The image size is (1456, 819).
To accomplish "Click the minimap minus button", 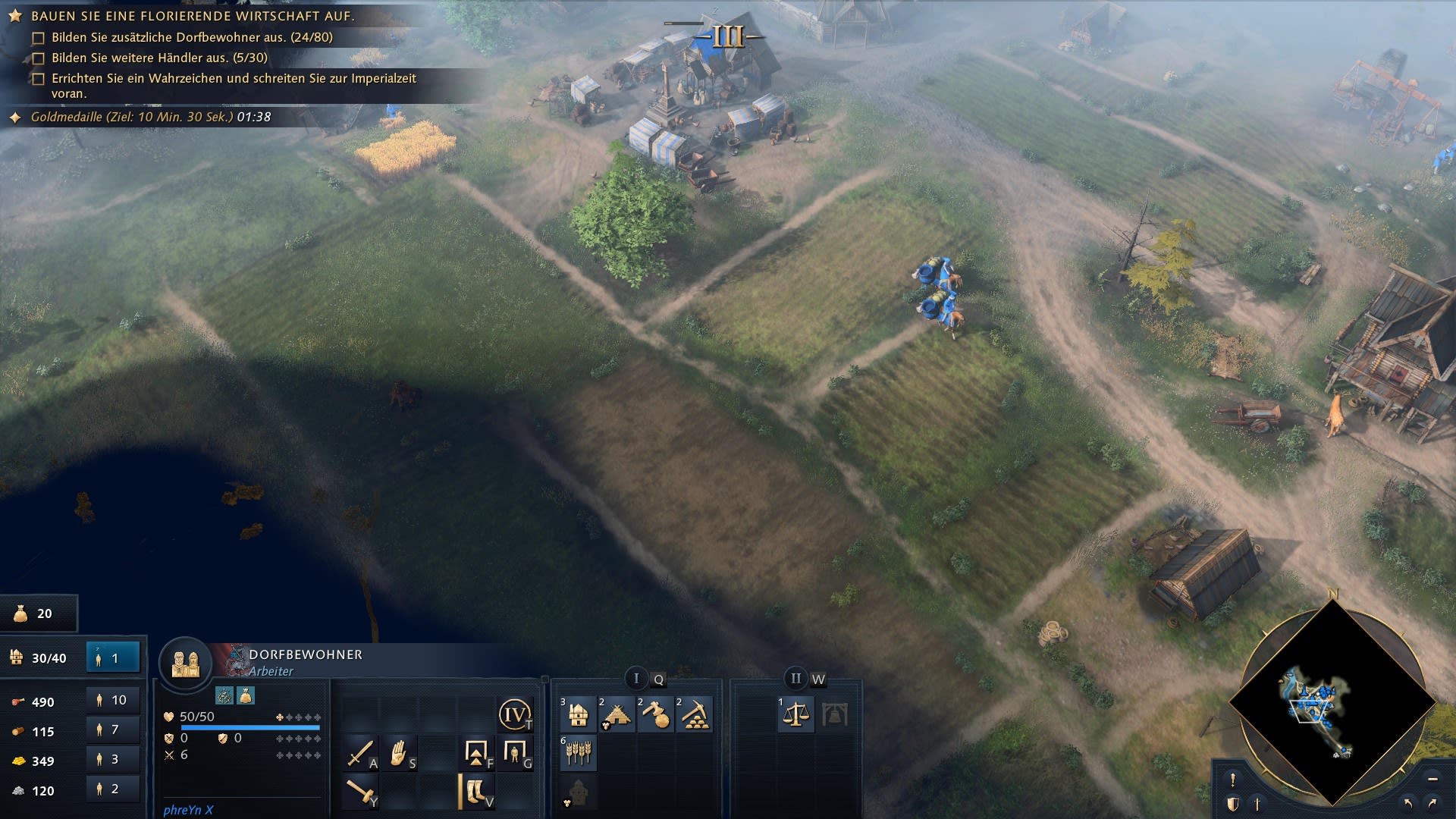I will click(x=1432, y=779).
